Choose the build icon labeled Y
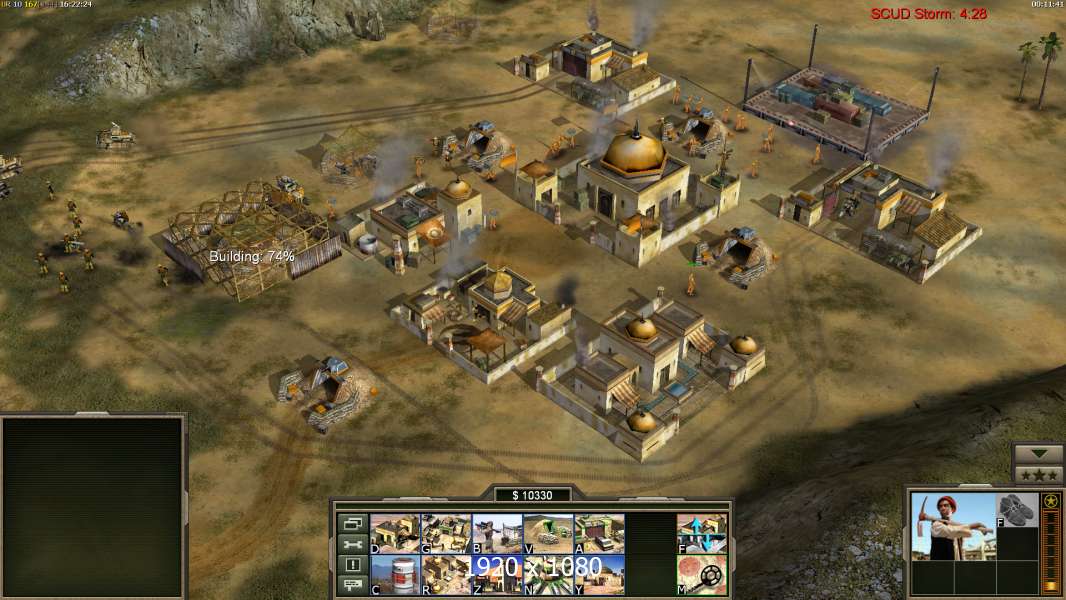 (x=599, y=575)
